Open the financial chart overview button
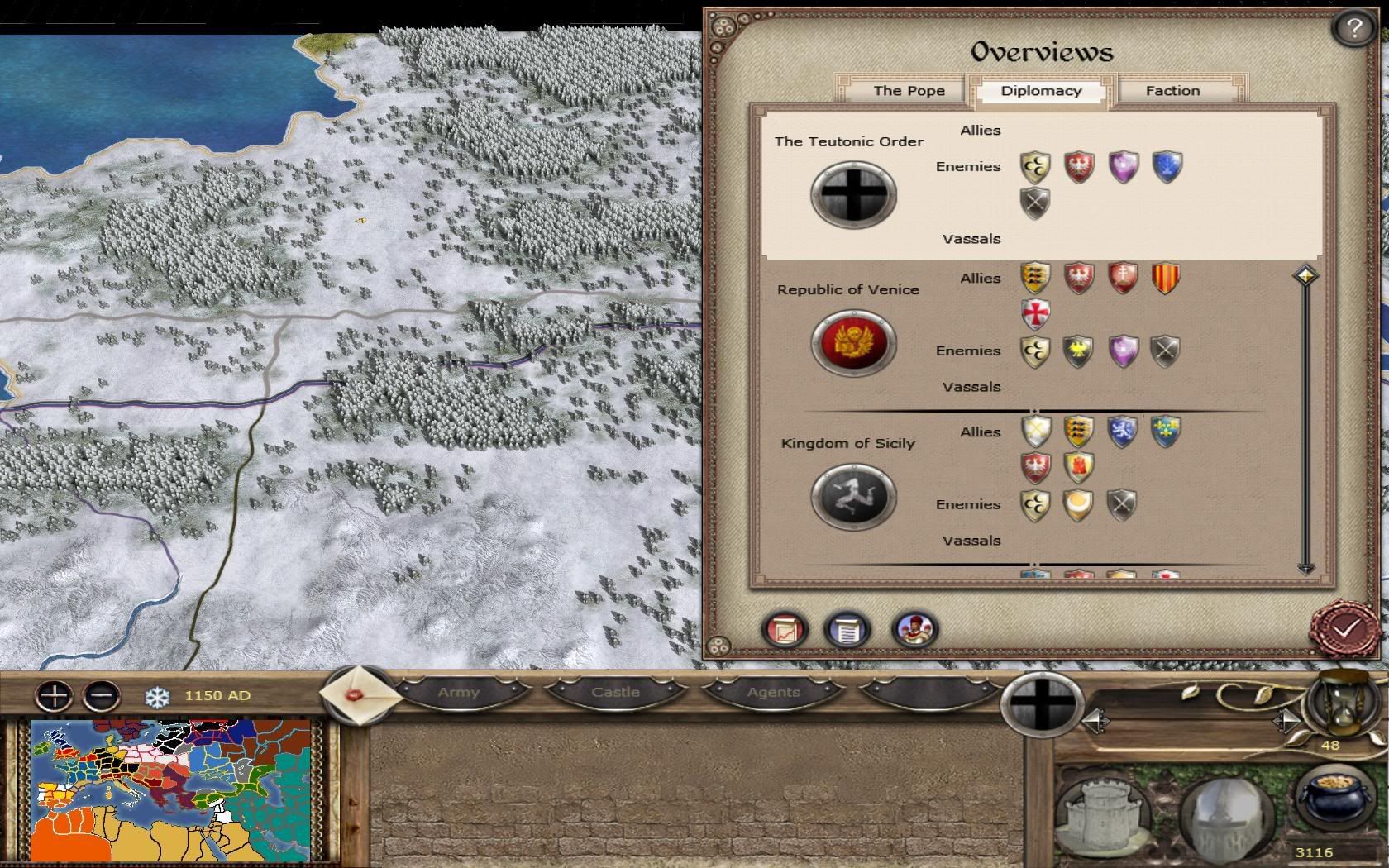Screen dimensions: 1389x868 pos(784,630)
